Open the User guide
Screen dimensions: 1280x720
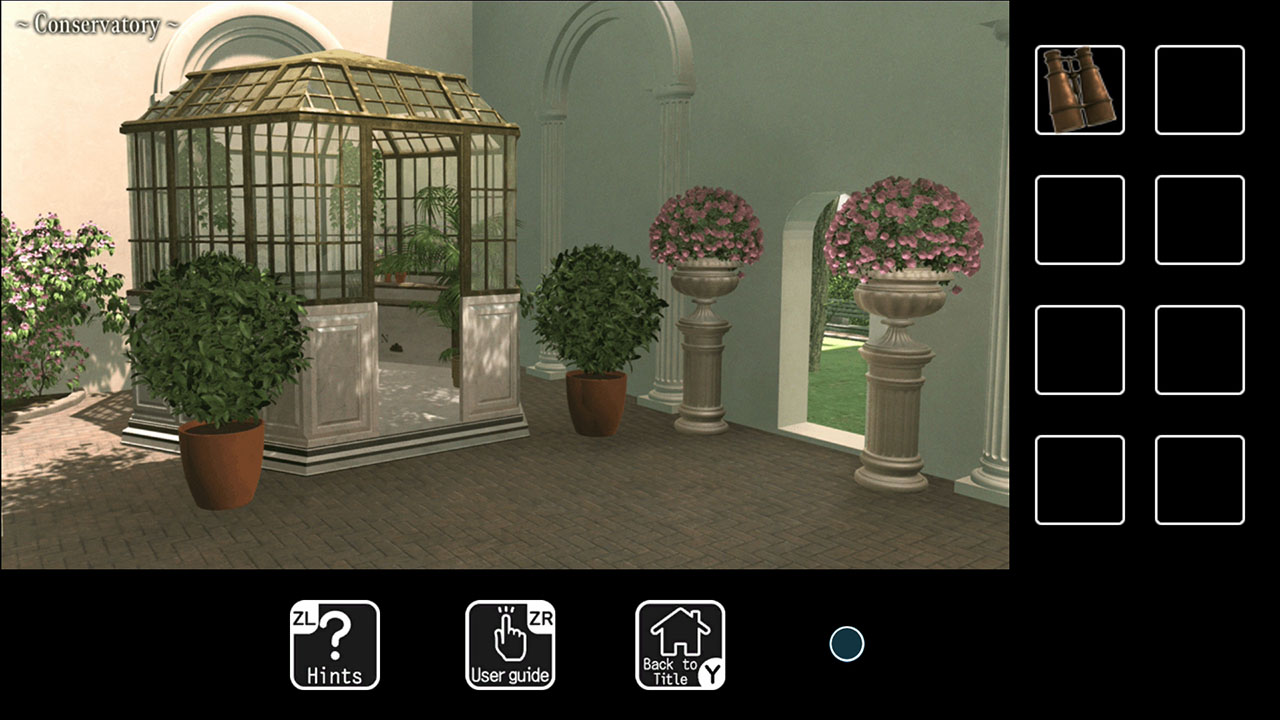[511, 643]
